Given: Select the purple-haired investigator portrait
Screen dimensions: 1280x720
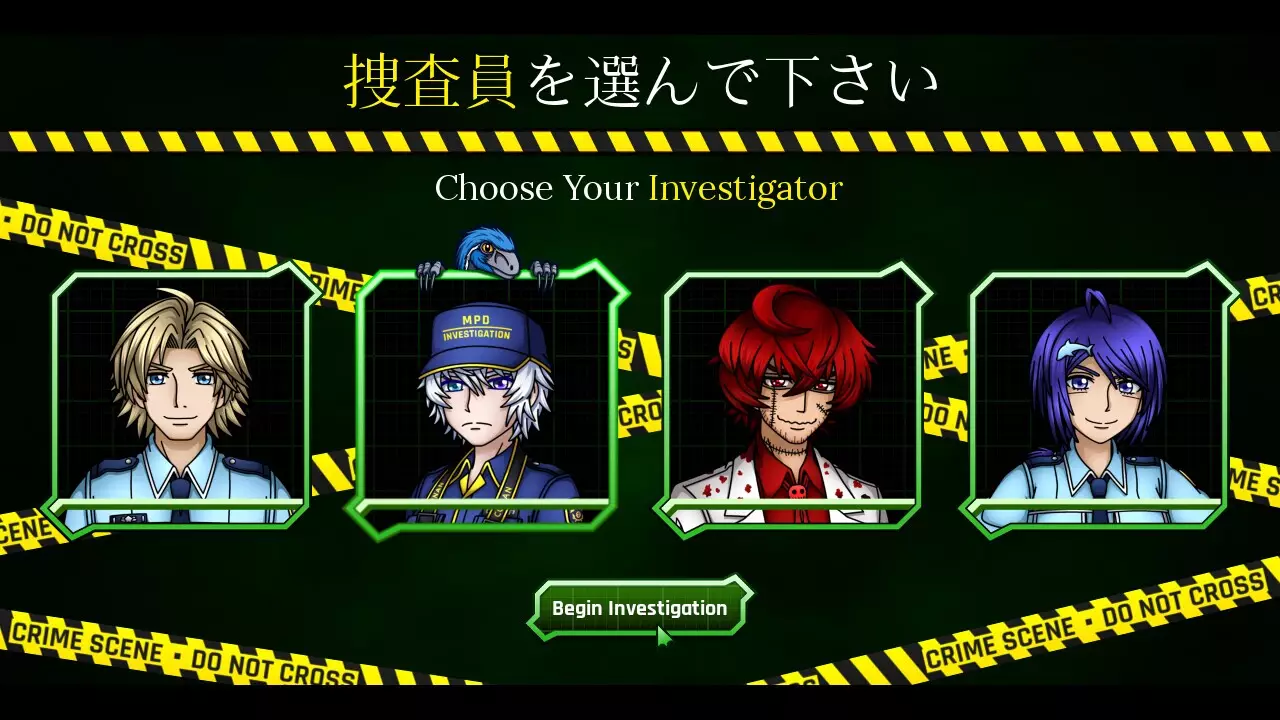Looking at the screenshot, I should [x=1095, y=400].
